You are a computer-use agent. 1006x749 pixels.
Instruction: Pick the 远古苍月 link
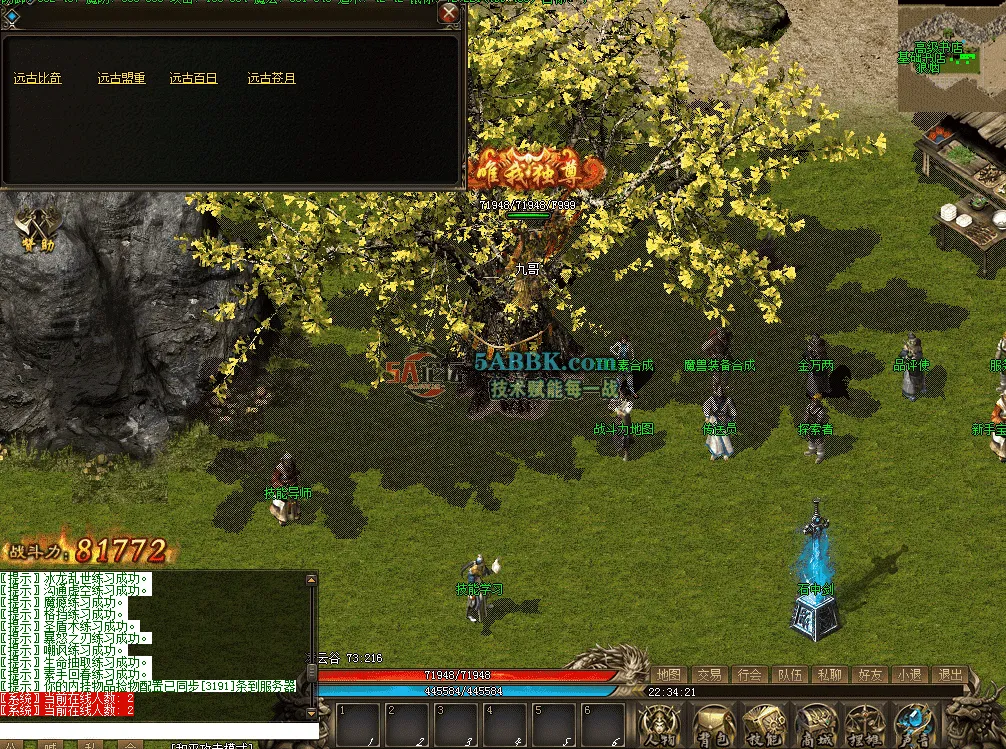click(272, 78)
